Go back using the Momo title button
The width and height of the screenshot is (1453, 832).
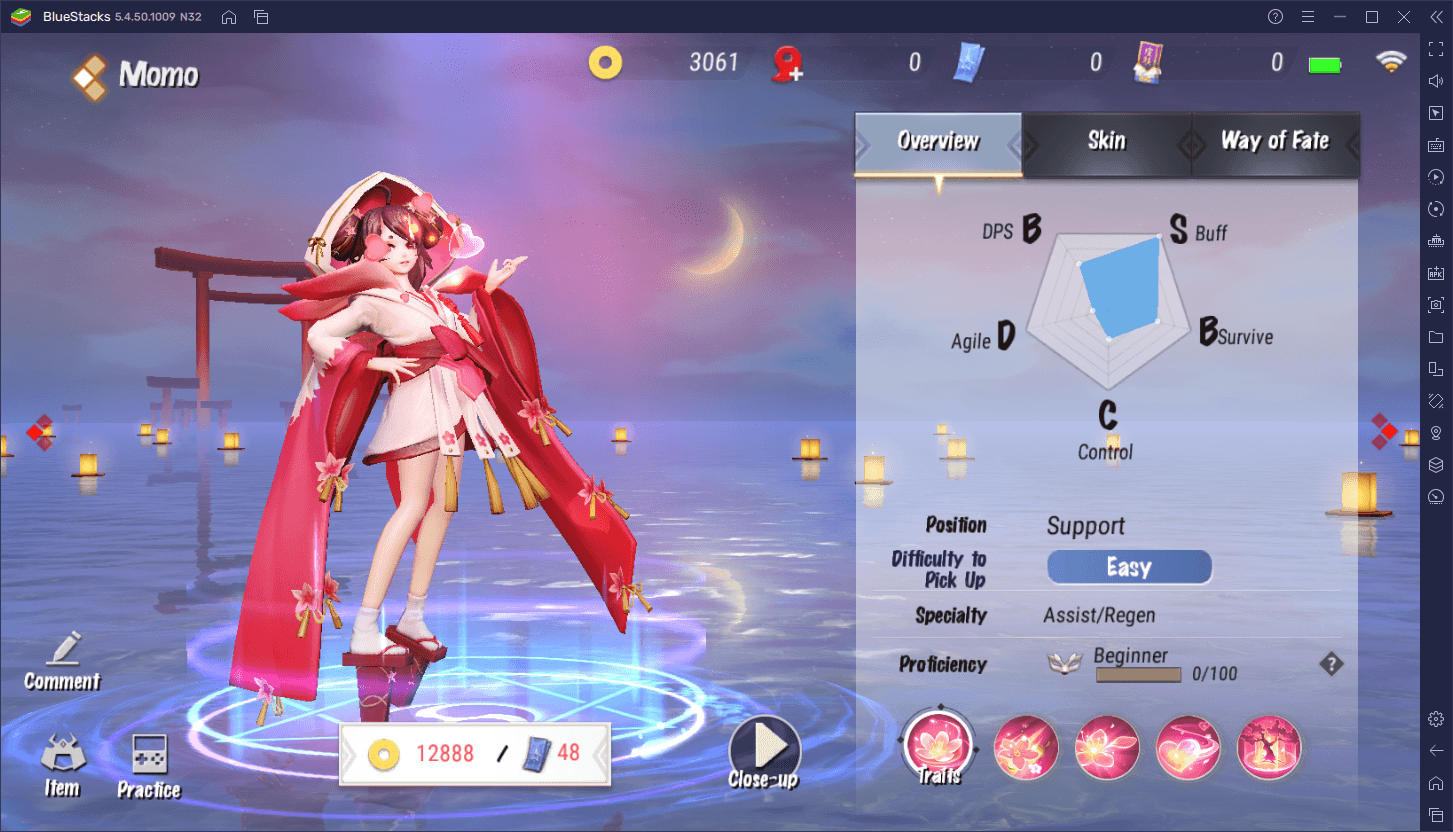click(134, 76)
